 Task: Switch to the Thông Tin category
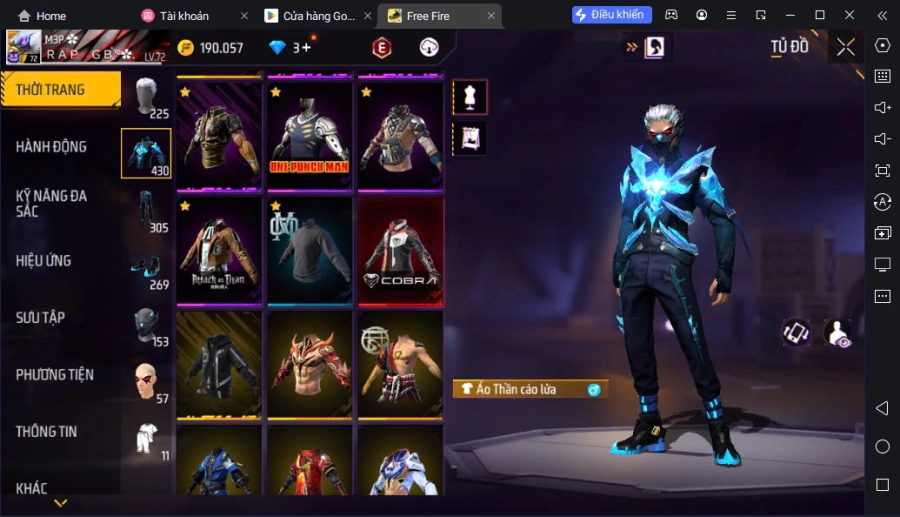[47, 432]
